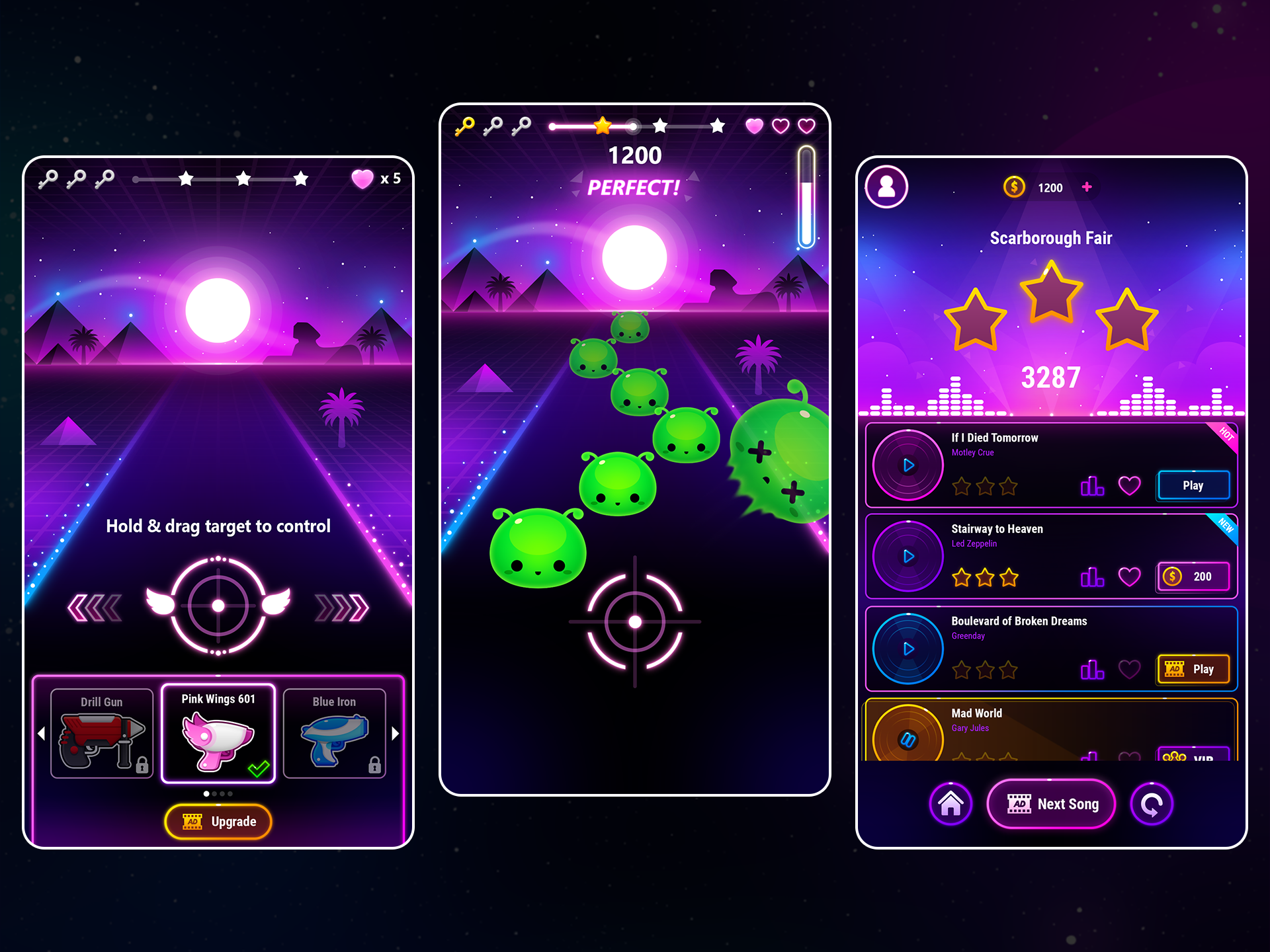1270x952 pixels.
Task: Select the locked Blue Iron gun
Action: pos(334,734)
